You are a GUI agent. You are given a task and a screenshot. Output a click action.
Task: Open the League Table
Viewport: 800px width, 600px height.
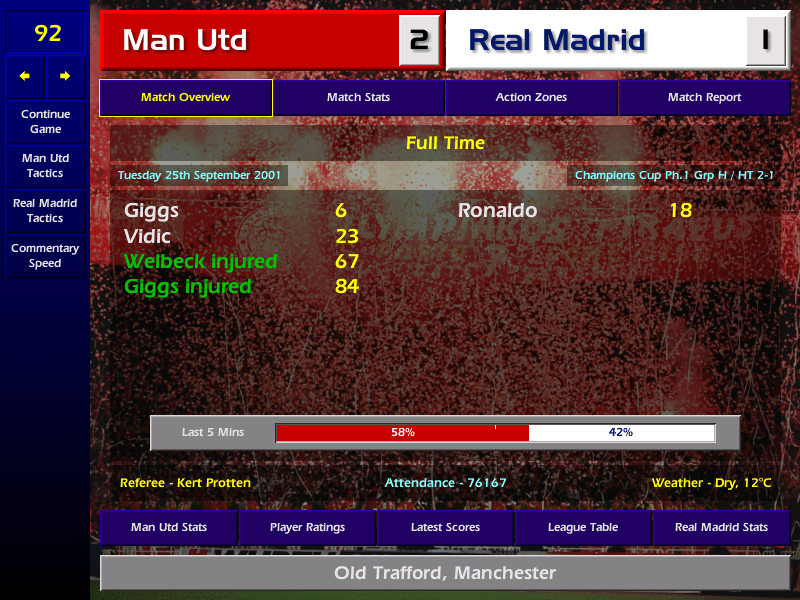coord(583,527)
